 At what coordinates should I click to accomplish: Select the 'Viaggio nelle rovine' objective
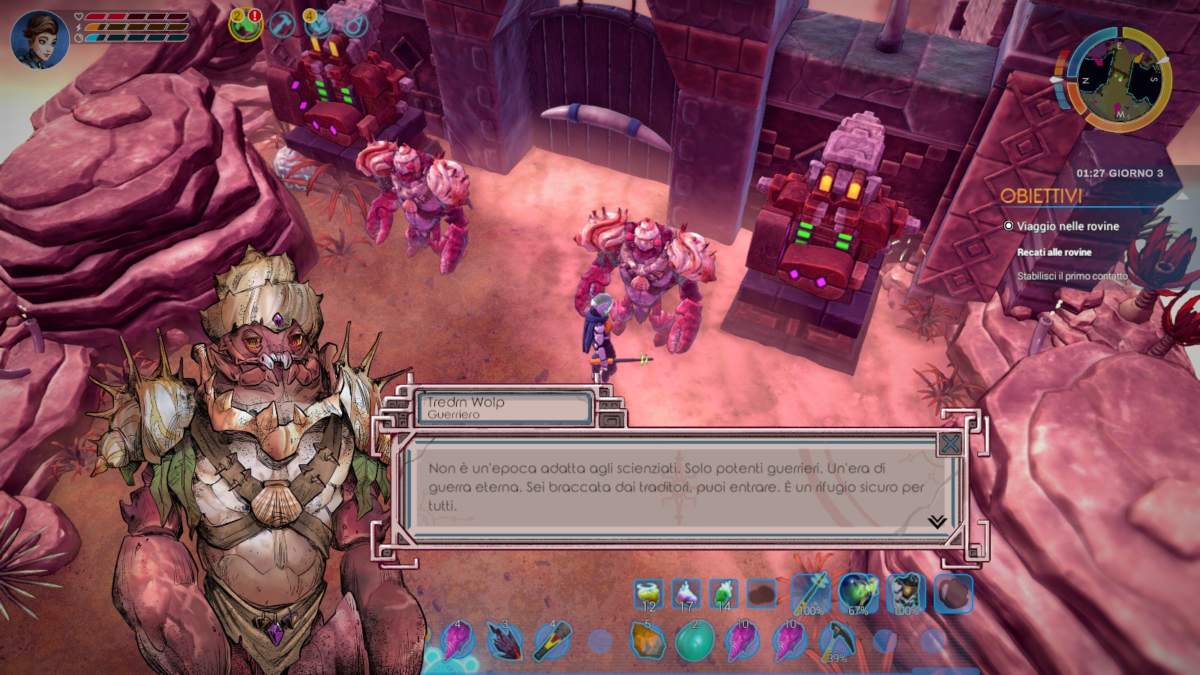click(1066, 227)
